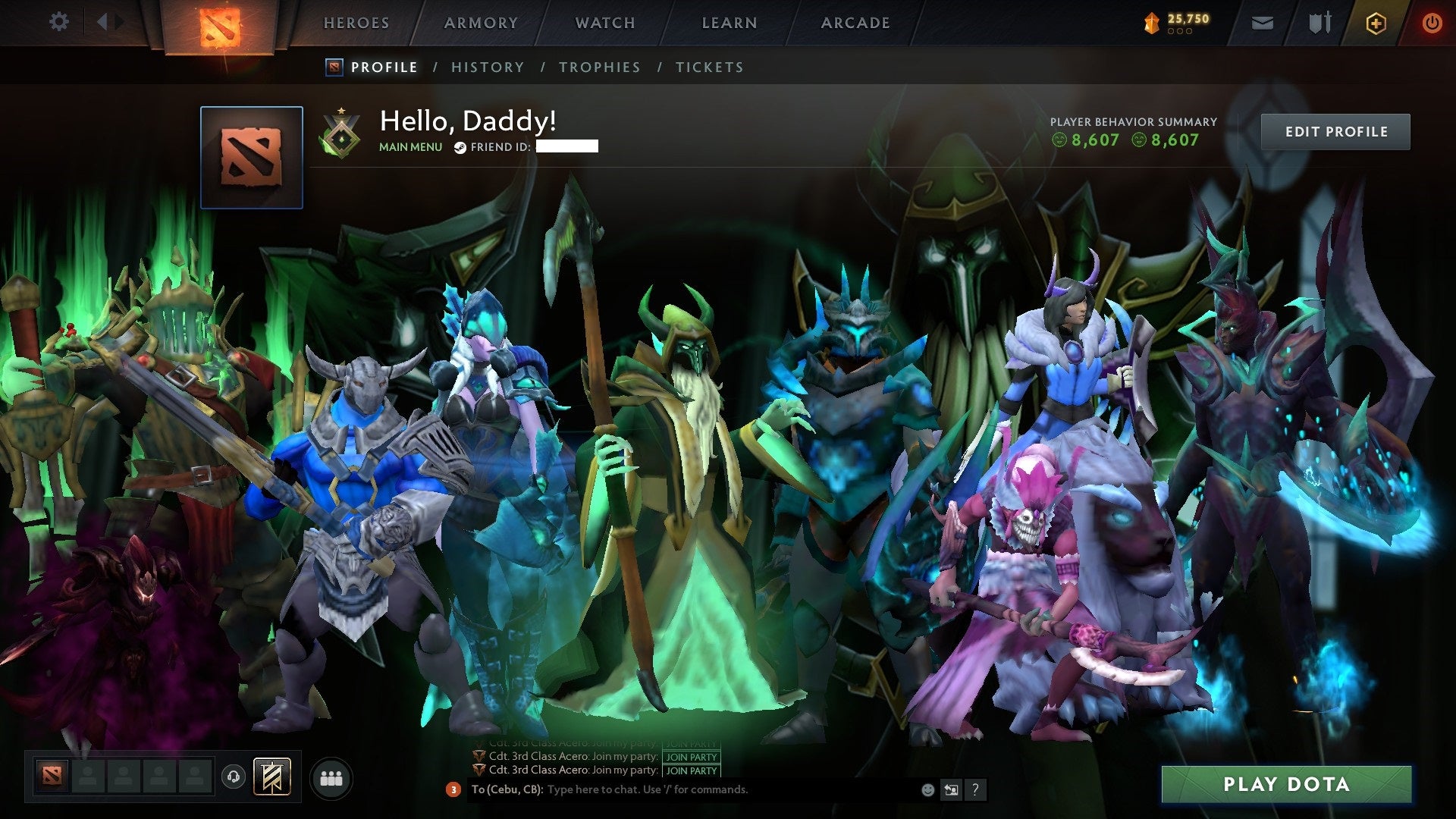Screen dimensions: 1456x819
Task: Click the power button to exit Dota
Action: 1432,23
